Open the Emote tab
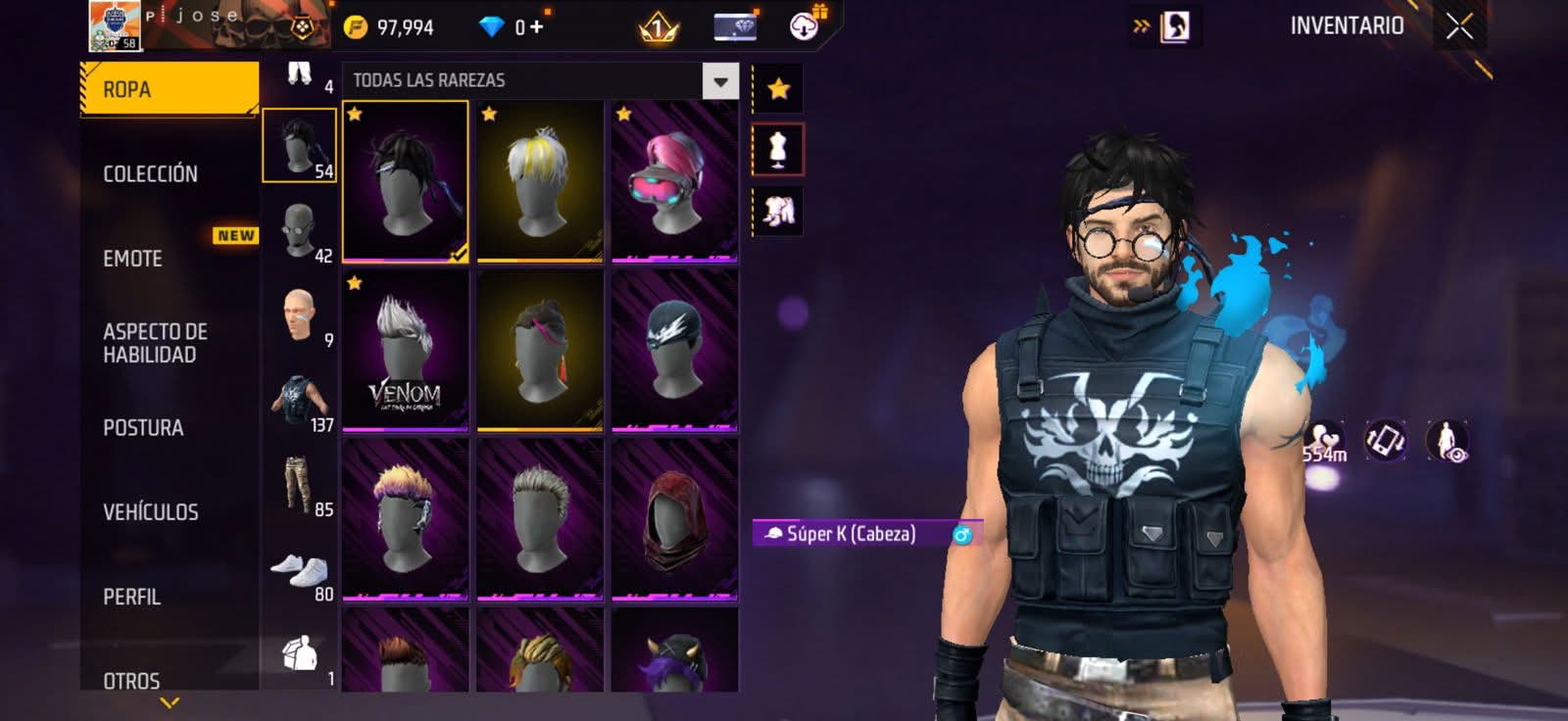This screenshot has width=1568, height=721. click(x=133, y=259)
